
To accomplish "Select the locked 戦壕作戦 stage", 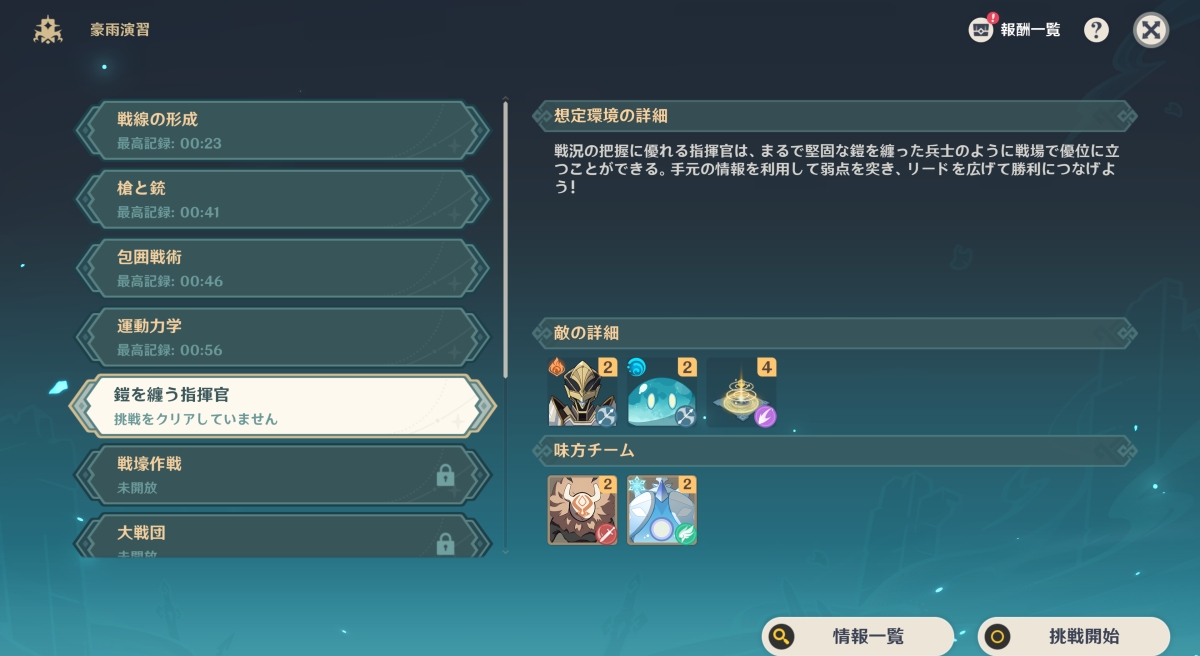I will click(x=282, y=476).
